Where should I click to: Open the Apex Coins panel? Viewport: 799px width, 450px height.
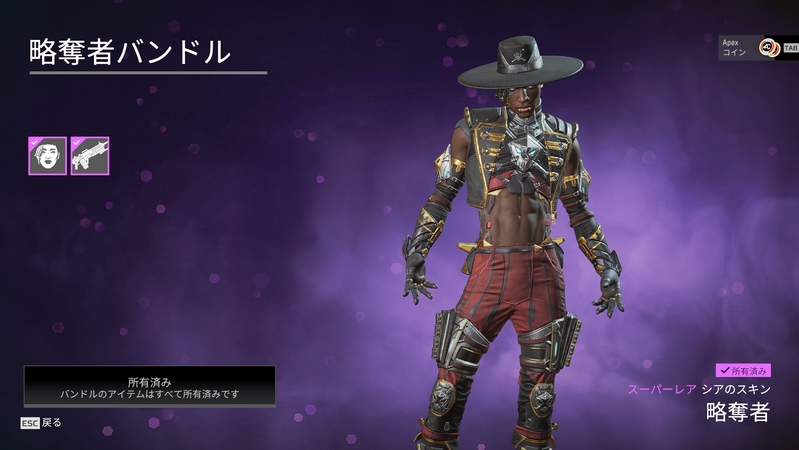point(756,48)
